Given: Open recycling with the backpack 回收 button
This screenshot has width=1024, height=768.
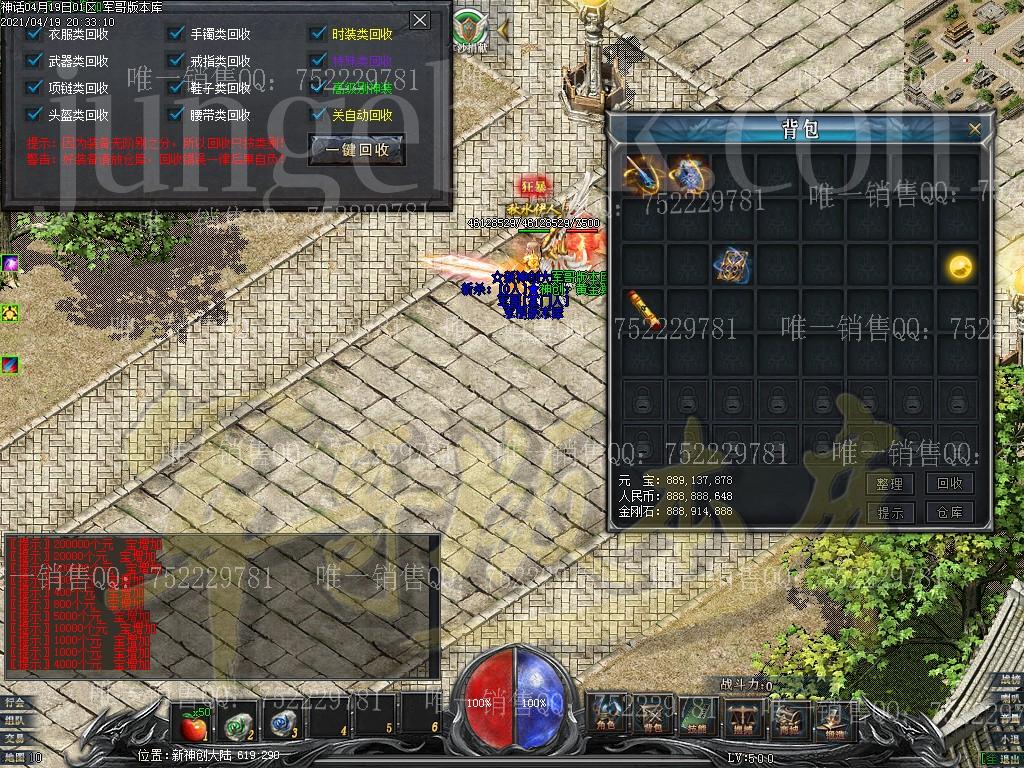Looking at the screenshot, I should click(x=948, y=484).
